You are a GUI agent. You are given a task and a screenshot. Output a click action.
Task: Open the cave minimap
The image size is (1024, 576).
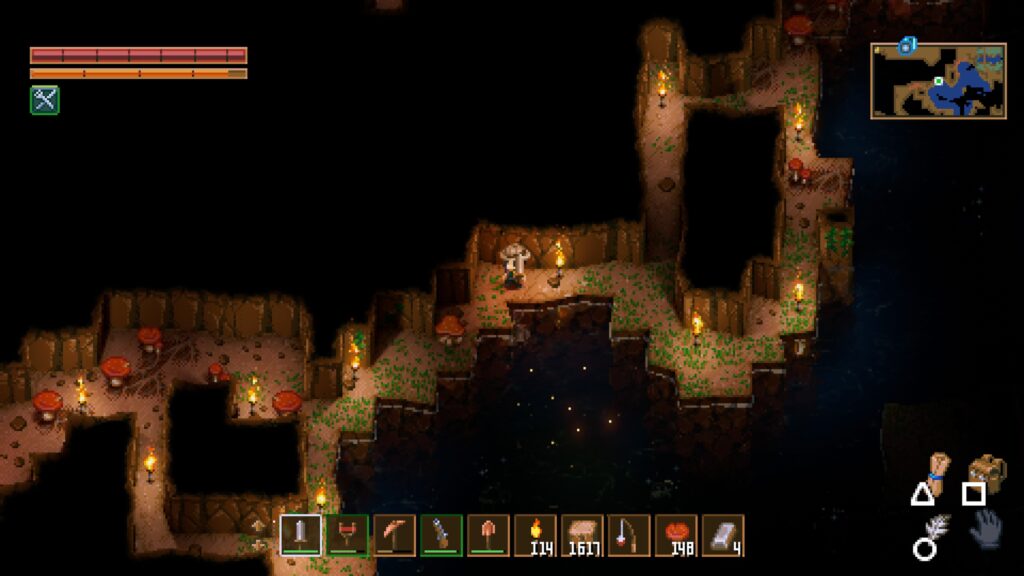(x=938, y=81)
